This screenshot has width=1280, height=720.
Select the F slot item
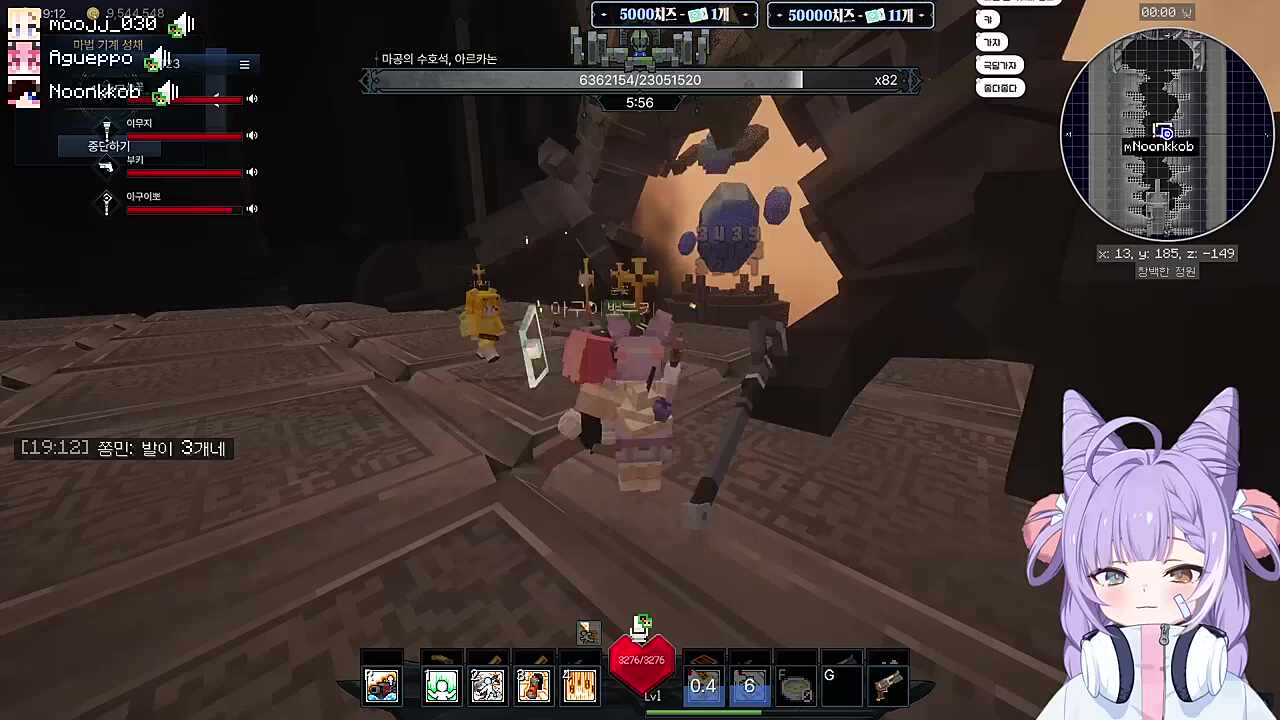[796, 687]
